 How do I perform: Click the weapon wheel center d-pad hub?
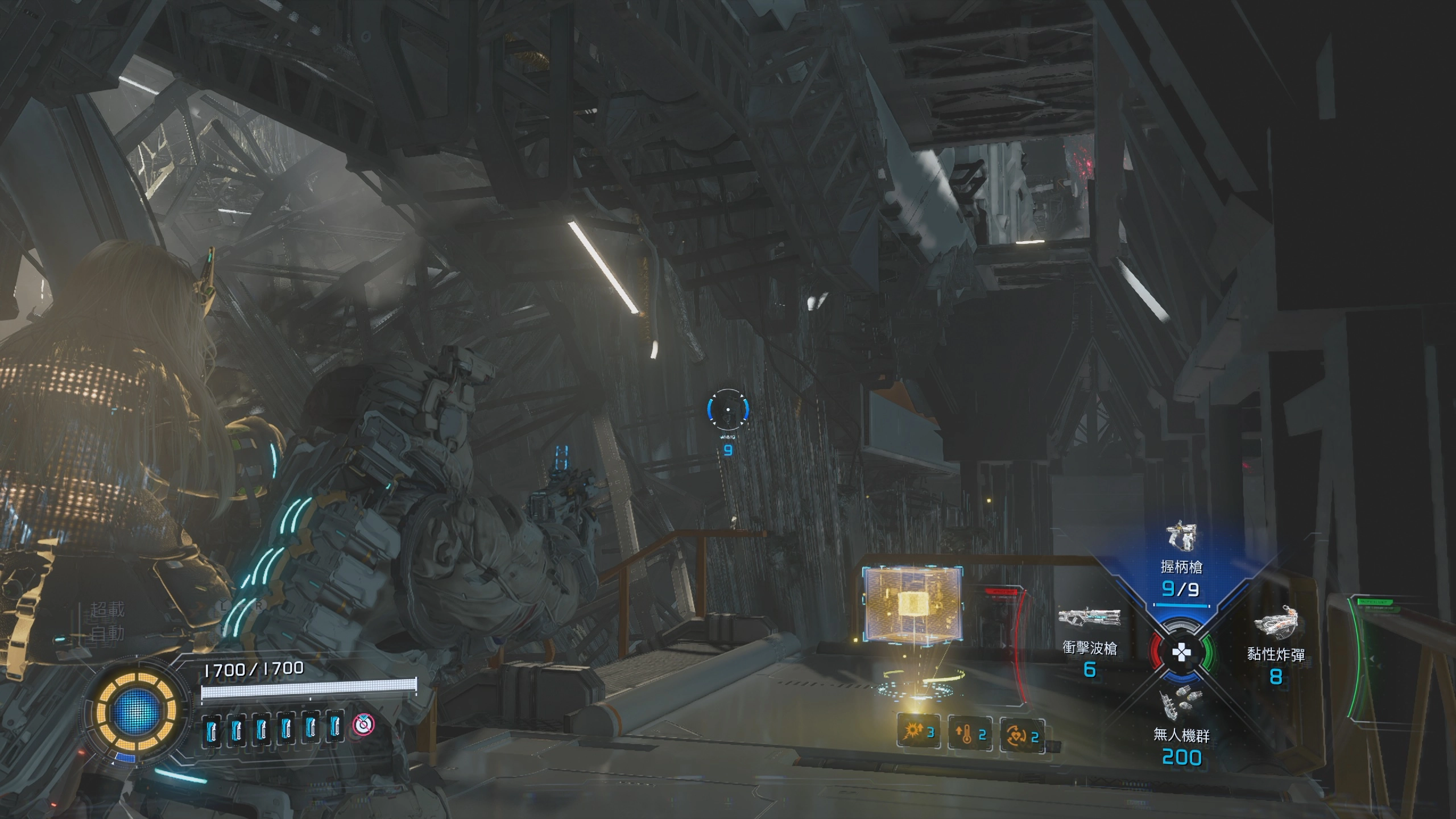pos(1181,652)
